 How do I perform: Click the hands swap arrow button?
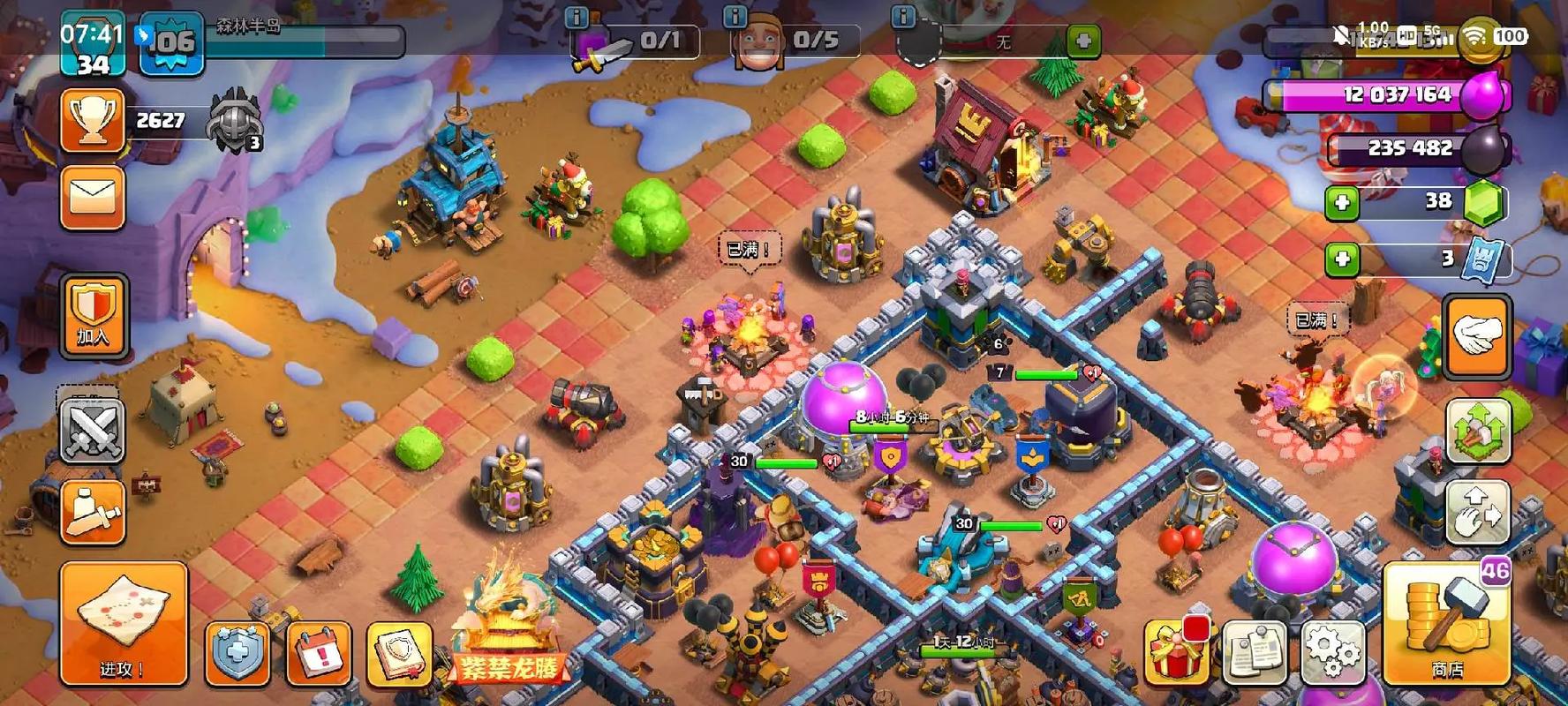pos(1477,512)
